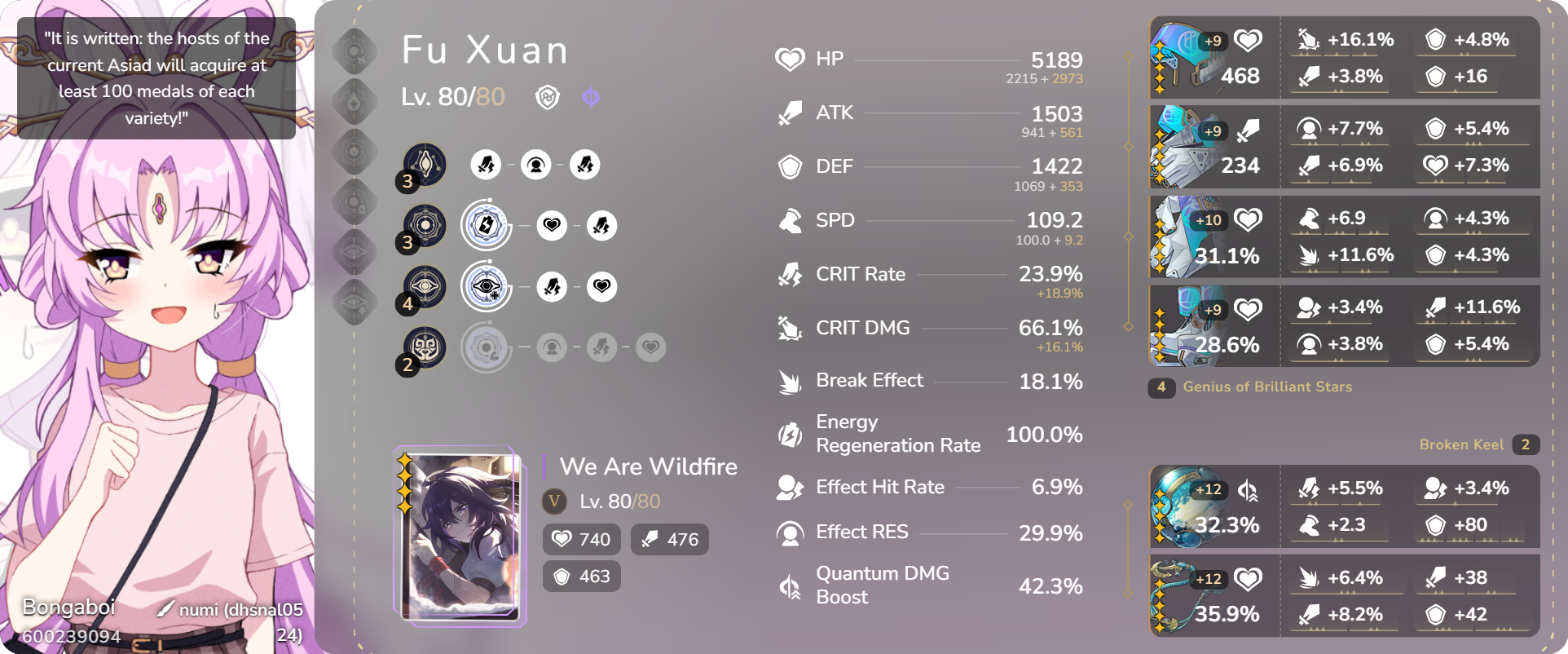Select the CRIT Rate stat icon
The width and height of the screenshot is (1568, 654).
[x=789, y=274]
